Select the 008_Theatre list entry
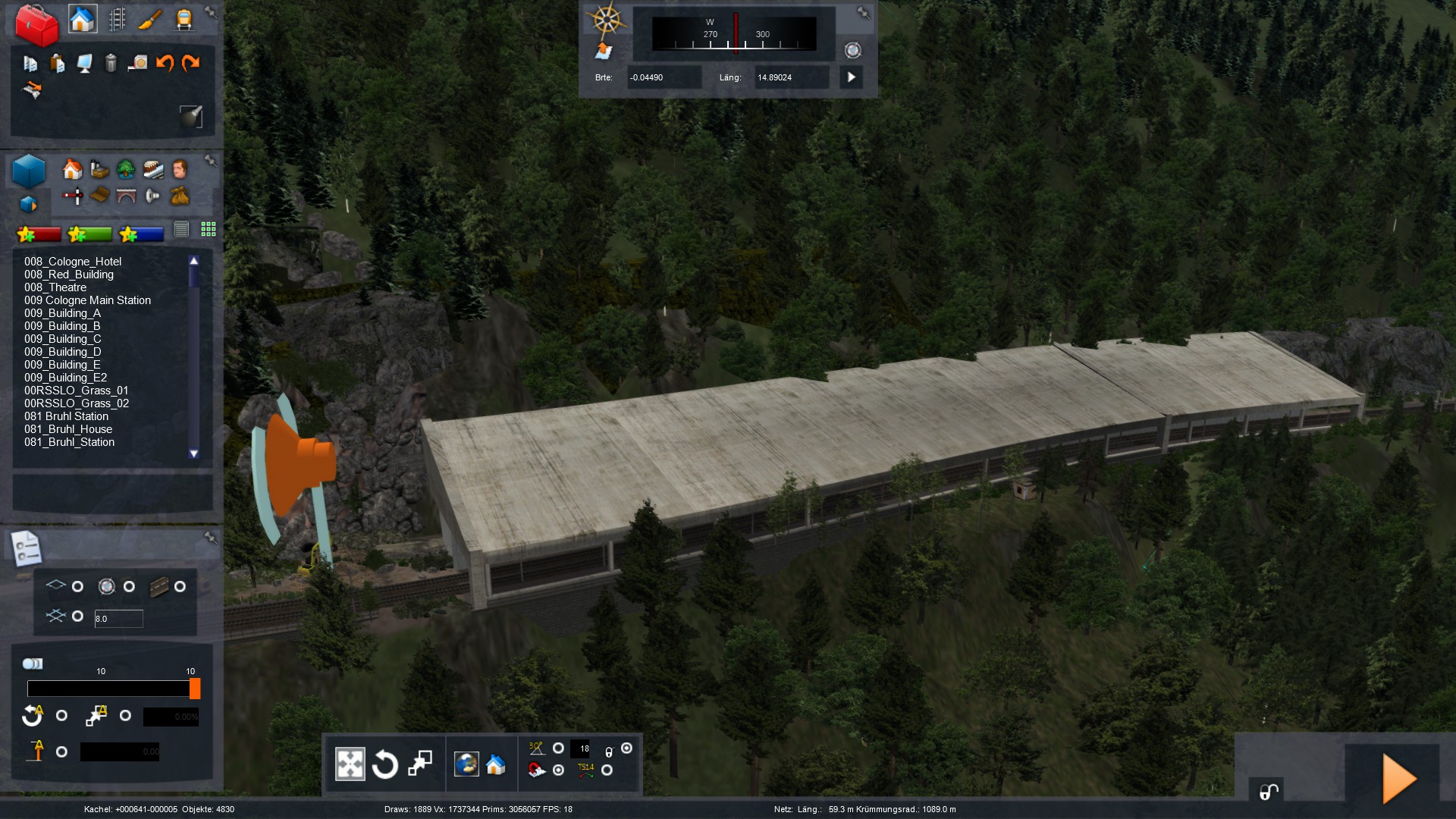The height and width of the screenshot is (819, 1456). click(55, 287)
